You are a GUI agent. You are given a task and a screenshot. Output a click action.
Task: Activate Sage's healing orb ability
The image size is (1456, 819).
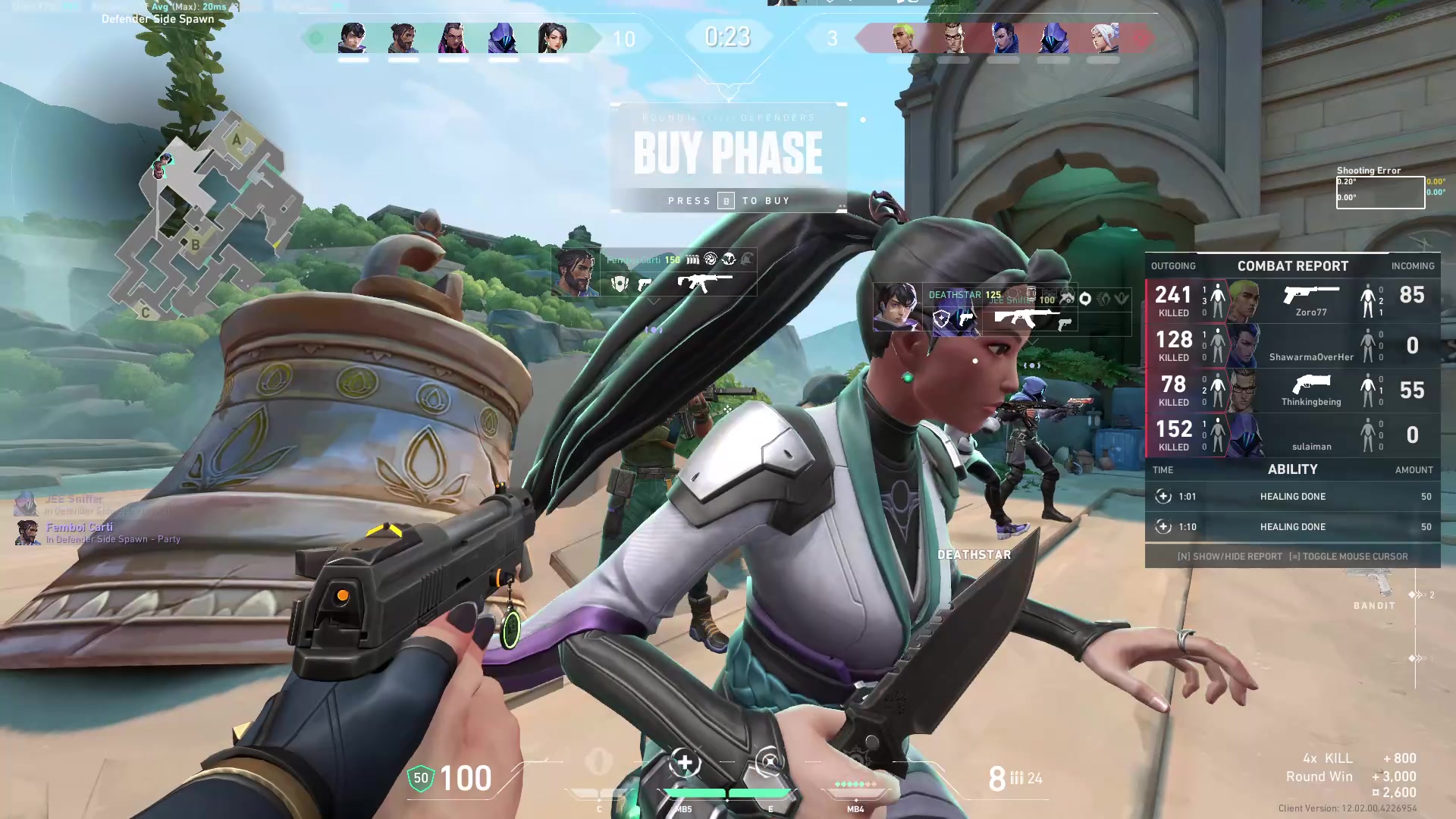(x=685, y=764)
